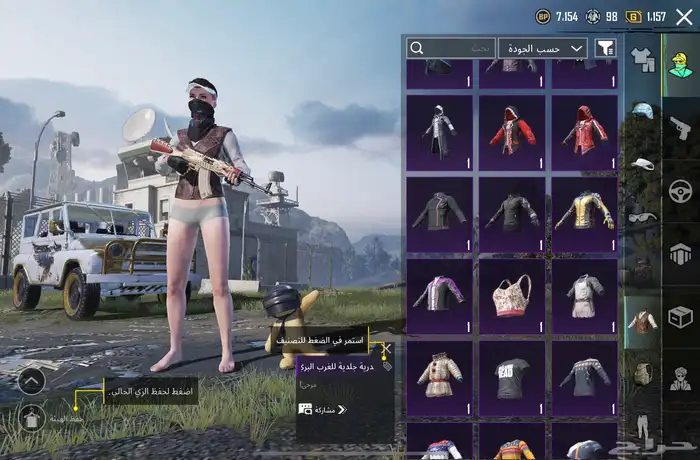Switch to the blue helmet headgear tab
Viewport: 700px width, 460px height.
(643, 111)
